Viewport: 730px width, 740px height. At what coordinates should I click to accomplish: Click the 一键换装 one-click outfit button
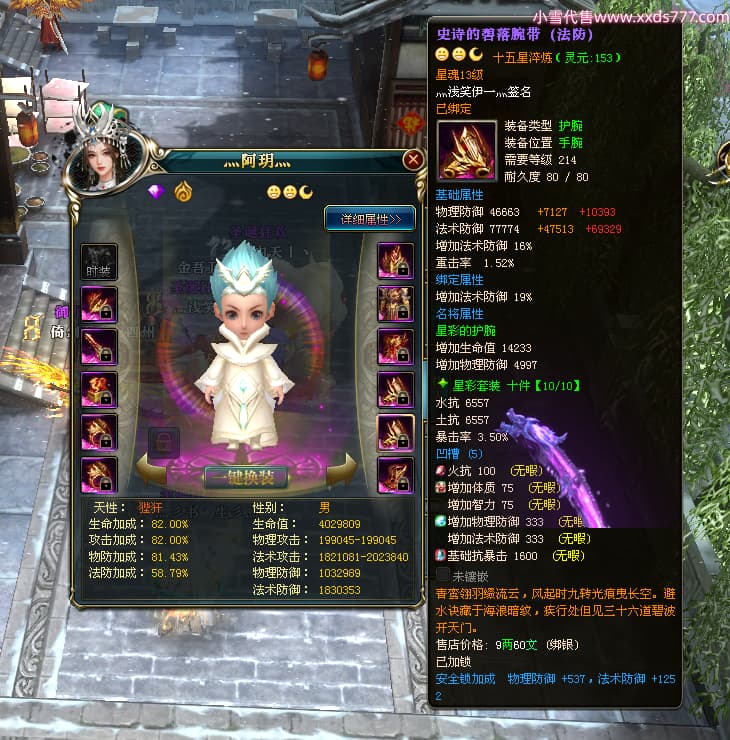point(246,476)
